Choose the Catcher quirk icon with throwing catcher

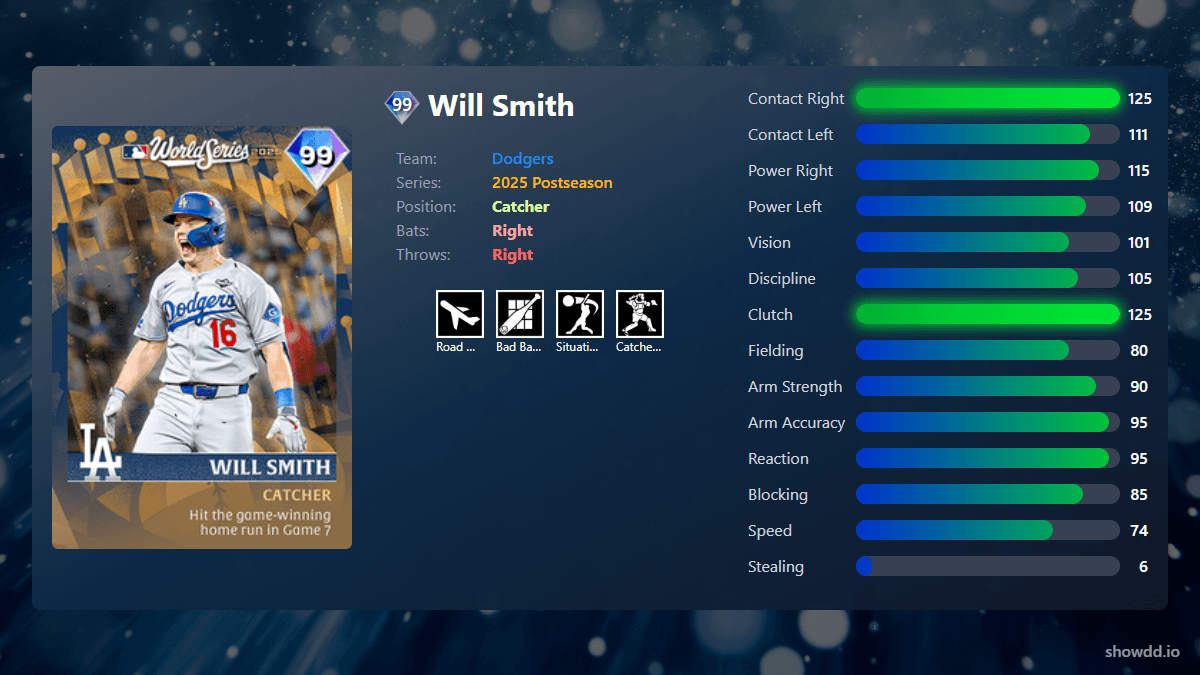tap(640, 314)
